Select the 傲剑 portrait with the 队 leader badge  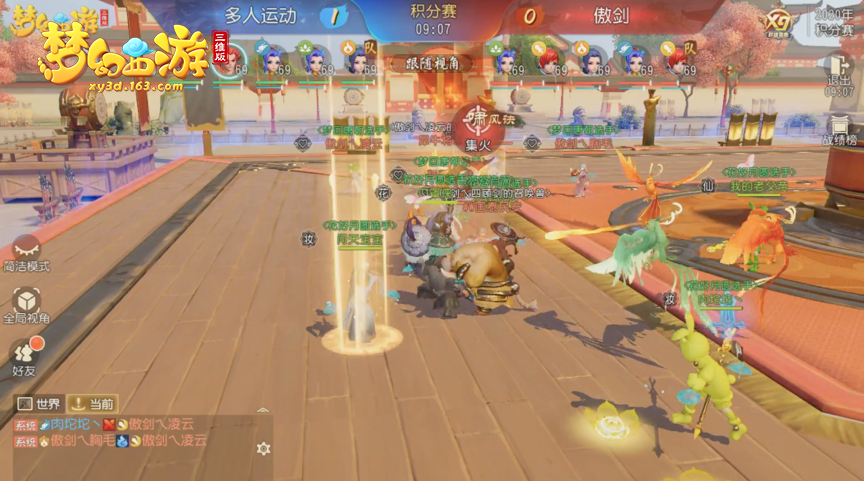click(677, 59)
